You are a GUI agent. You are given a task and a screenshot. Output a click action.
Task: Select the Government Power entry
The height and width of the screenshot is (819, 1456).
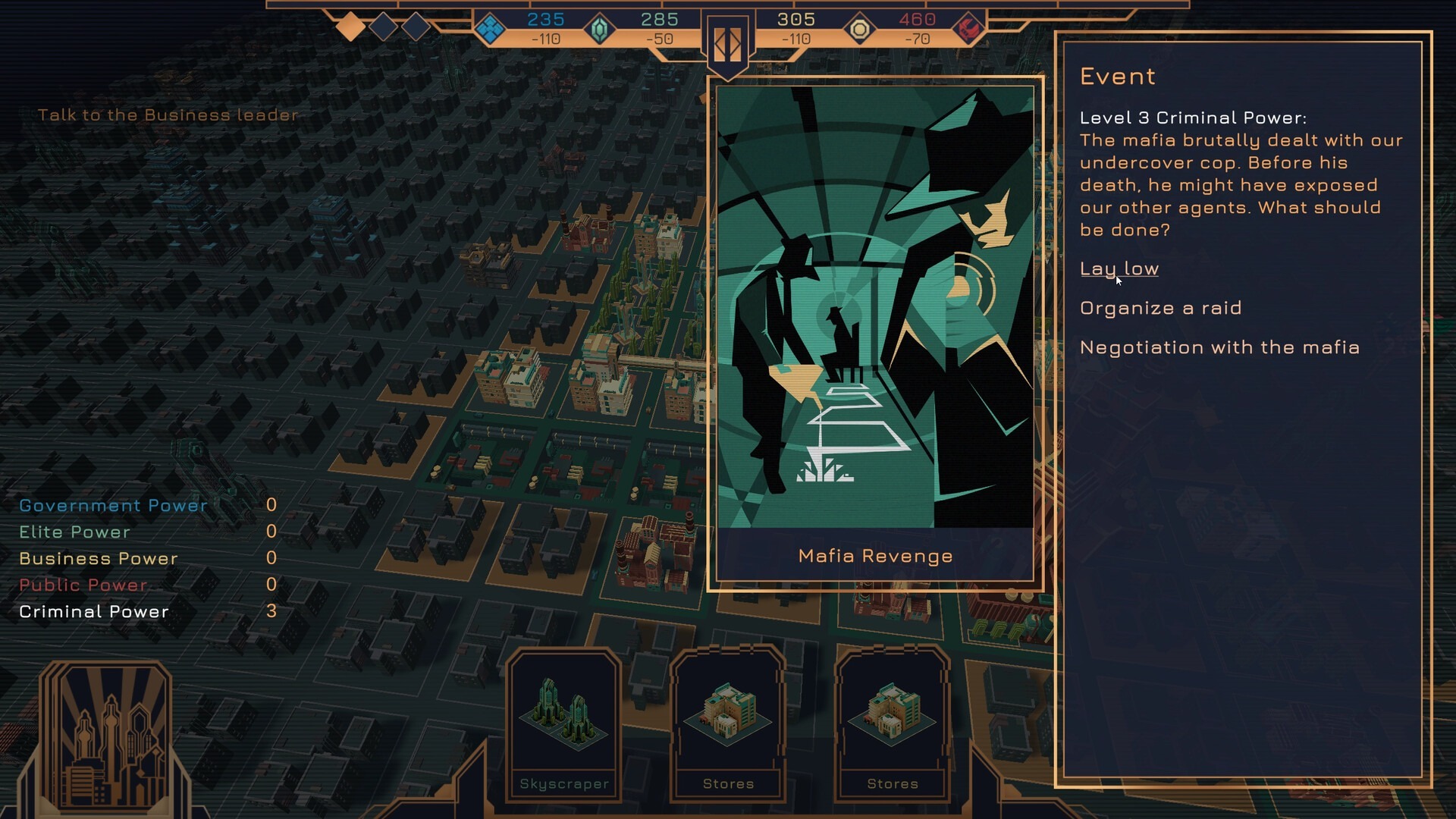coord(113,506)
